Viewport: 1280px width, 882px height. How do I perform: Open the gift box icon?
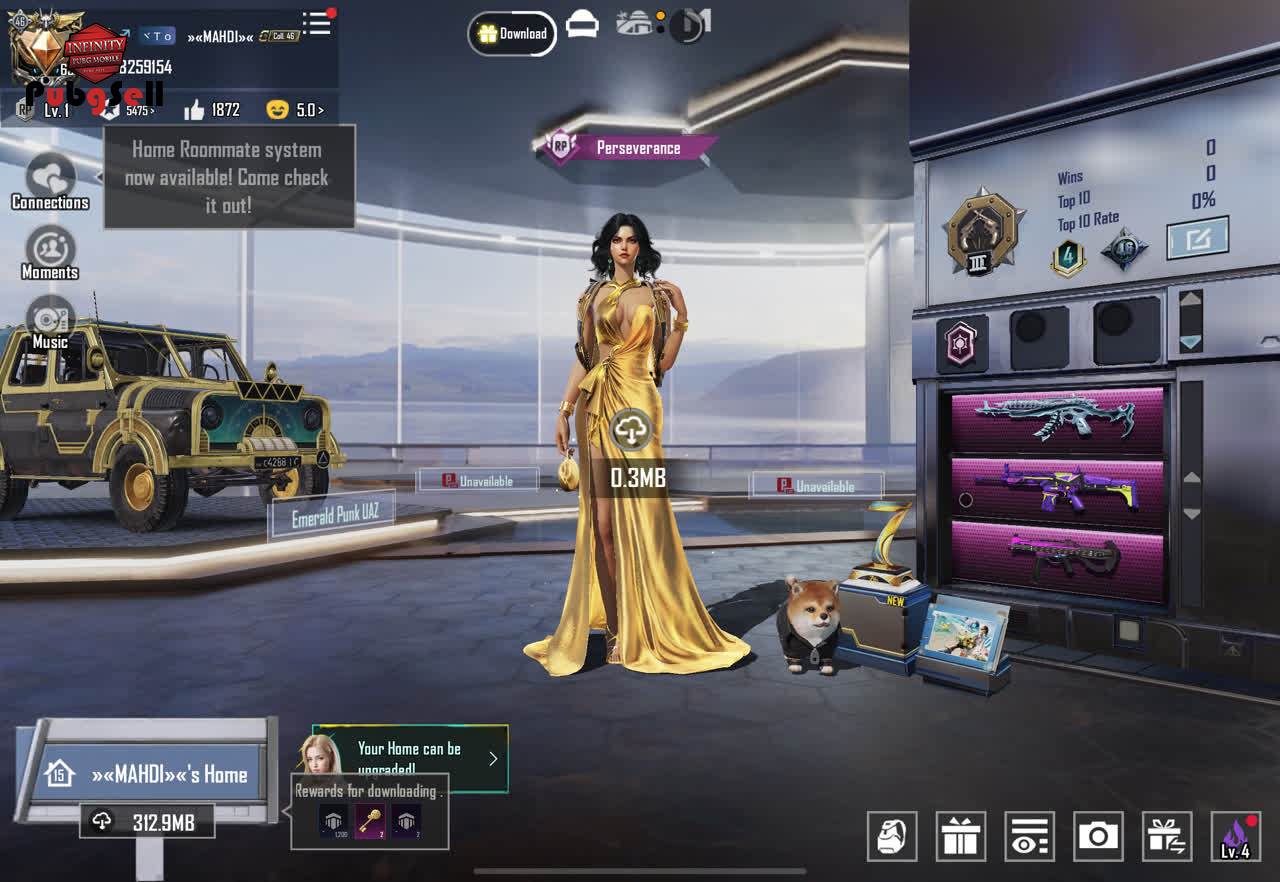pos(960,836)
